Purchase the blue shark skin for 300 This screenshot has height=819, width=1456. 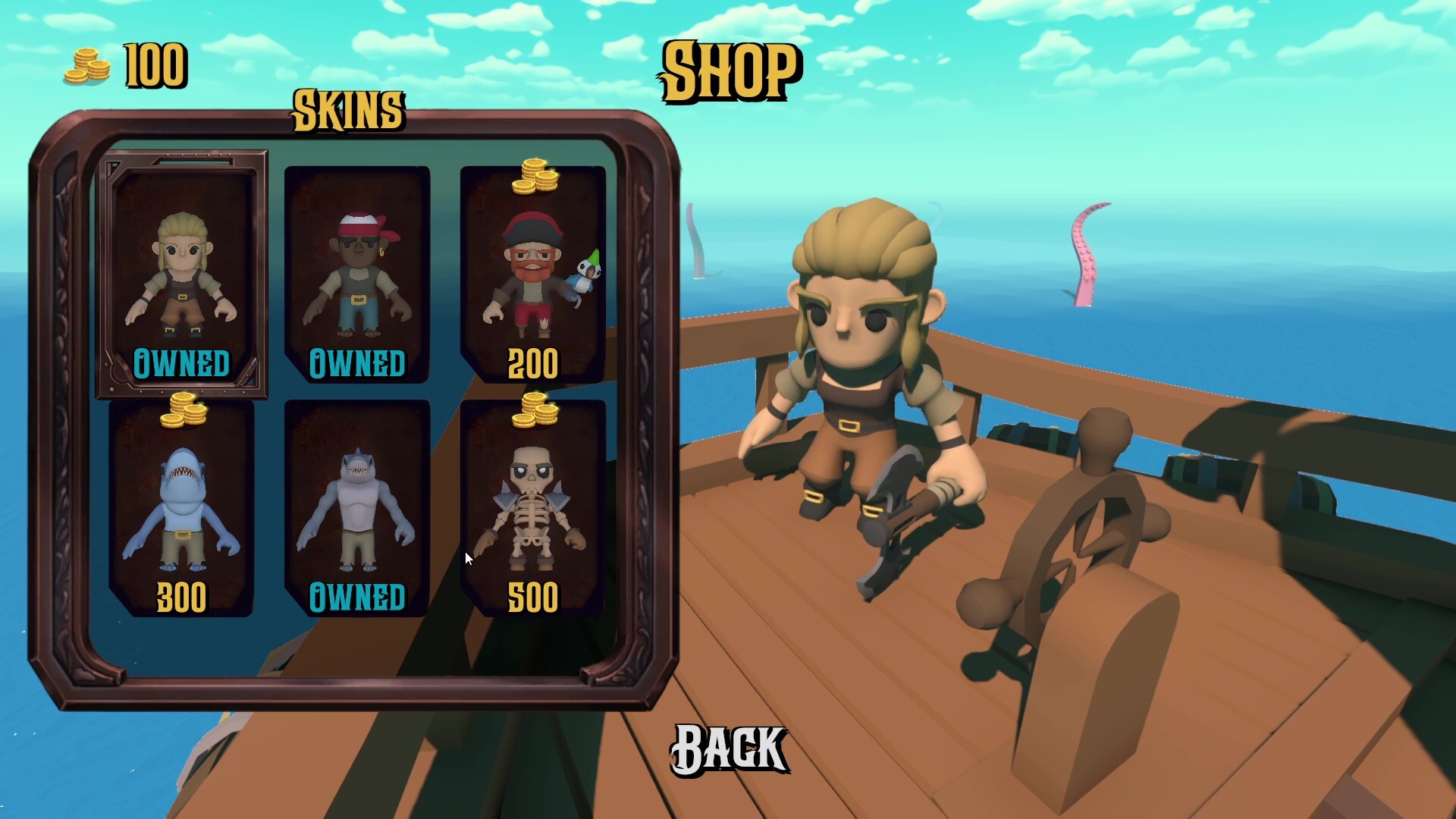182,510
